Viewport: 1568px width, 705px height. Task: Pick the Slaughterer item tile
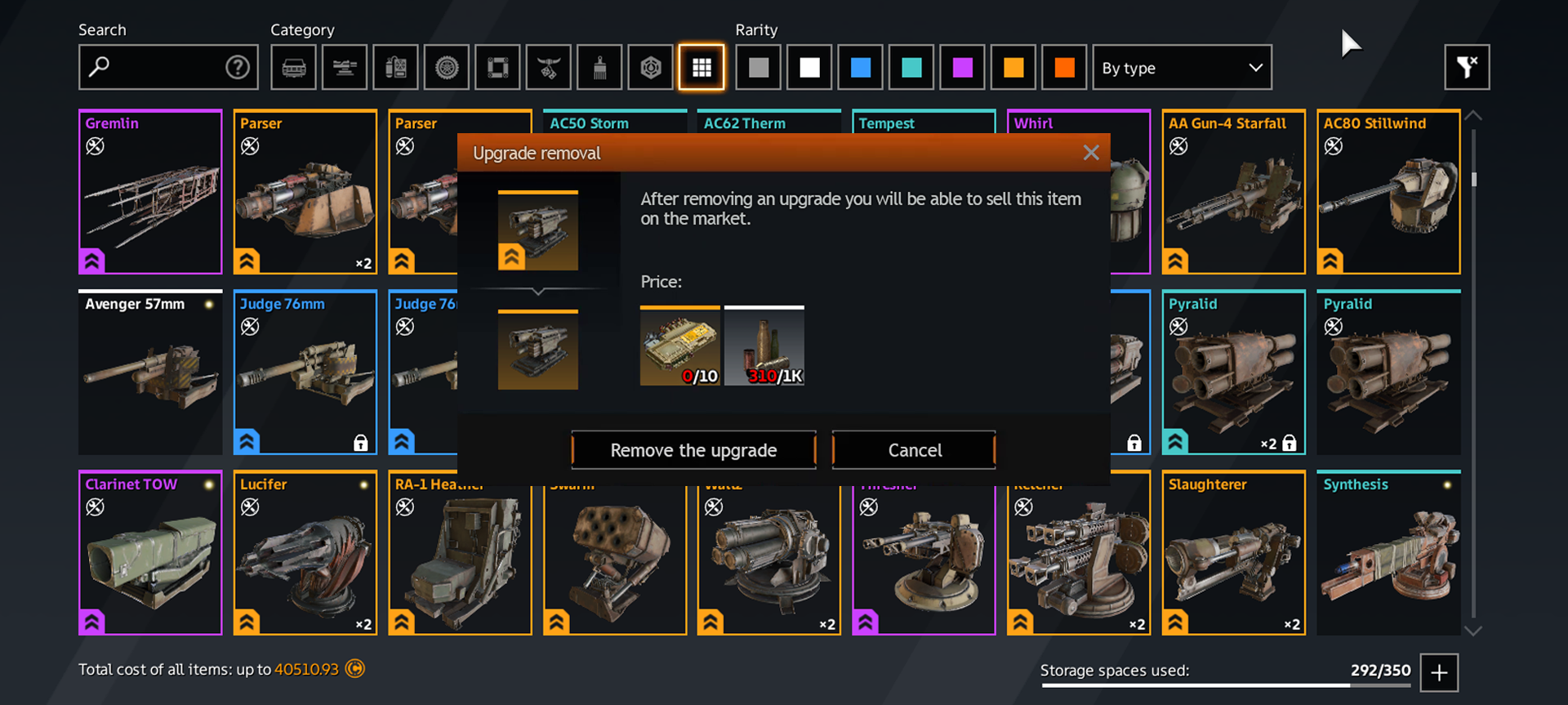(x=1233, y=553)
